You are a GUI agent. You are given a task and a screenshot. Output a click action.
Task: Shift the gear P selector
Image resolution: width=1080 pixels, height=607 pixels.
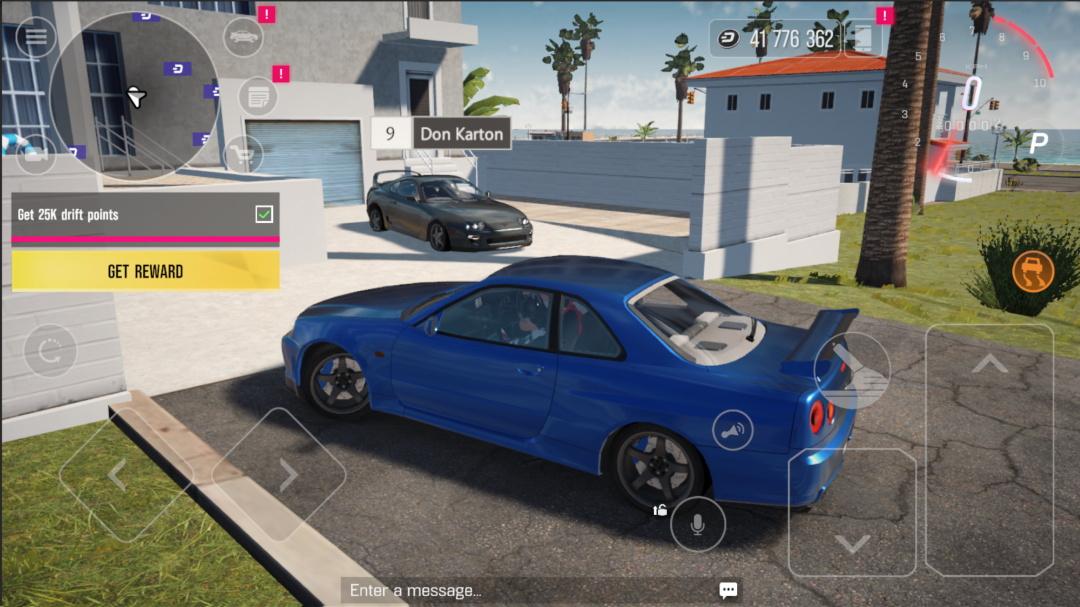coord(1037,144)
